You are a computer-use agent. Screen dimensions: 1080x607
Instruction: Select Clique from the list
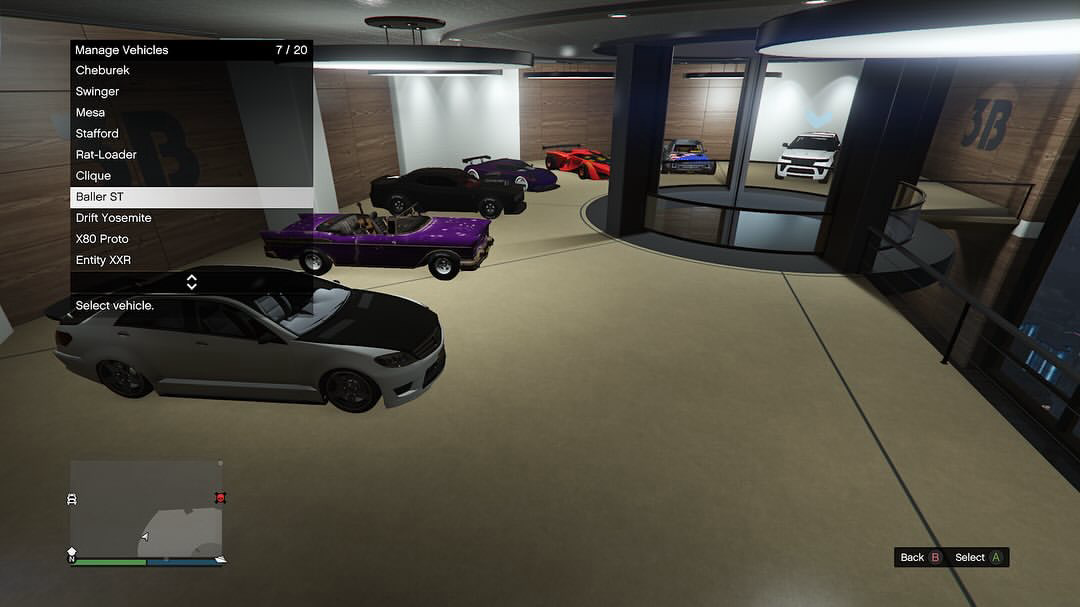[x=191, y=176]
